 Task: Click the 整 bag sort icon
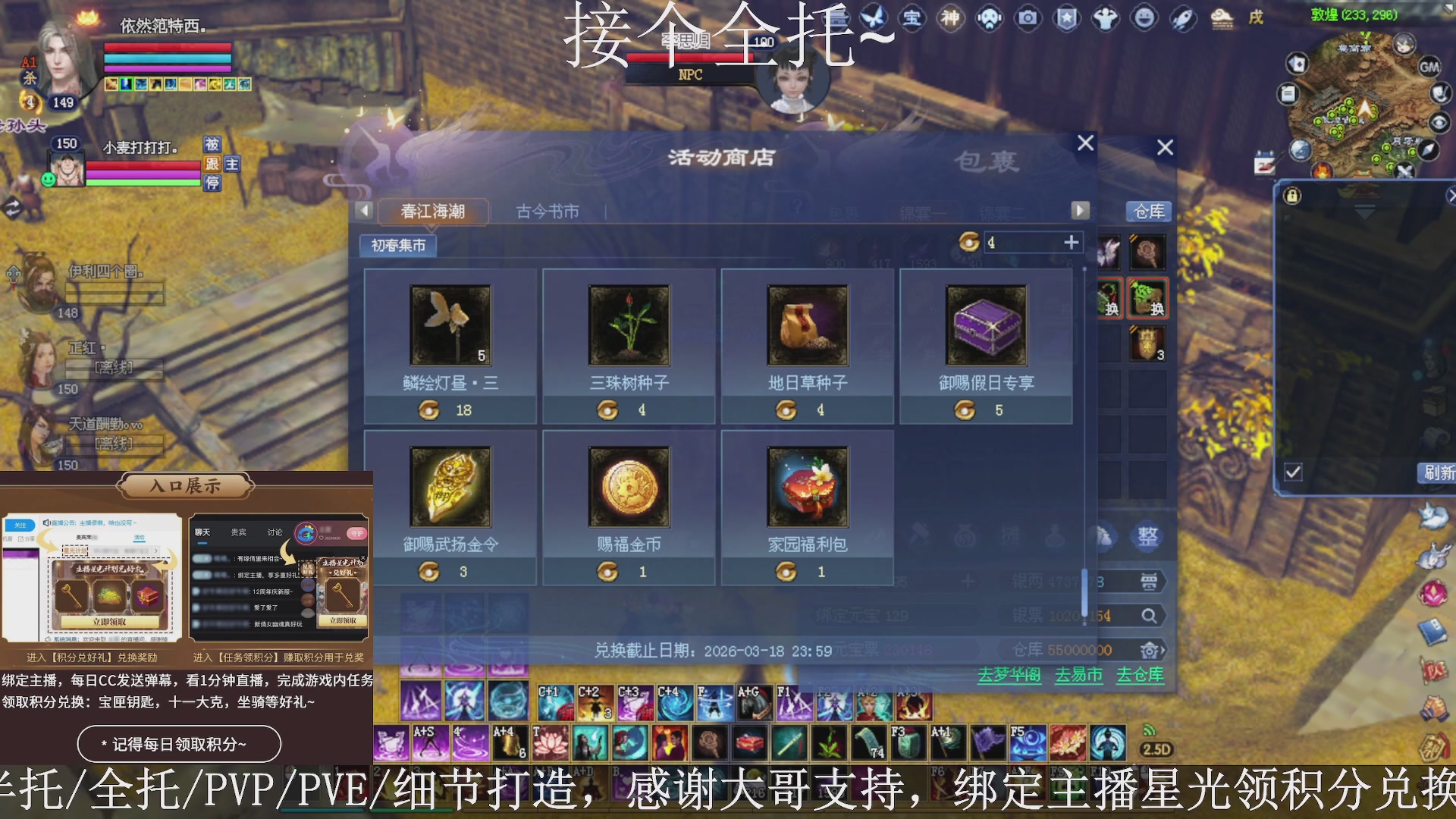click(x=1148, y=536)
